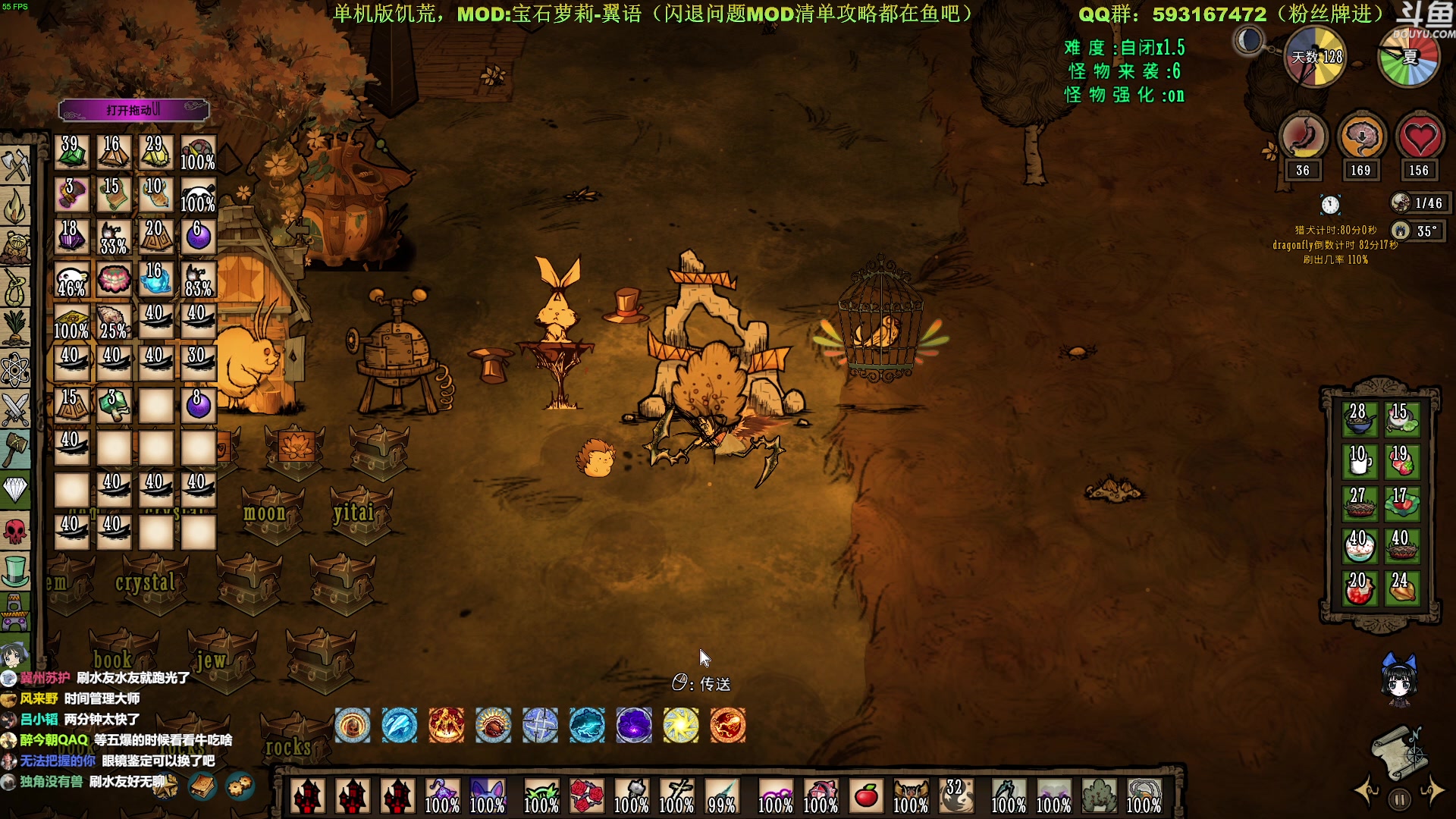1456x819 pixels.
Task: Select the red skull Magic tab
Action: point(15,532)
